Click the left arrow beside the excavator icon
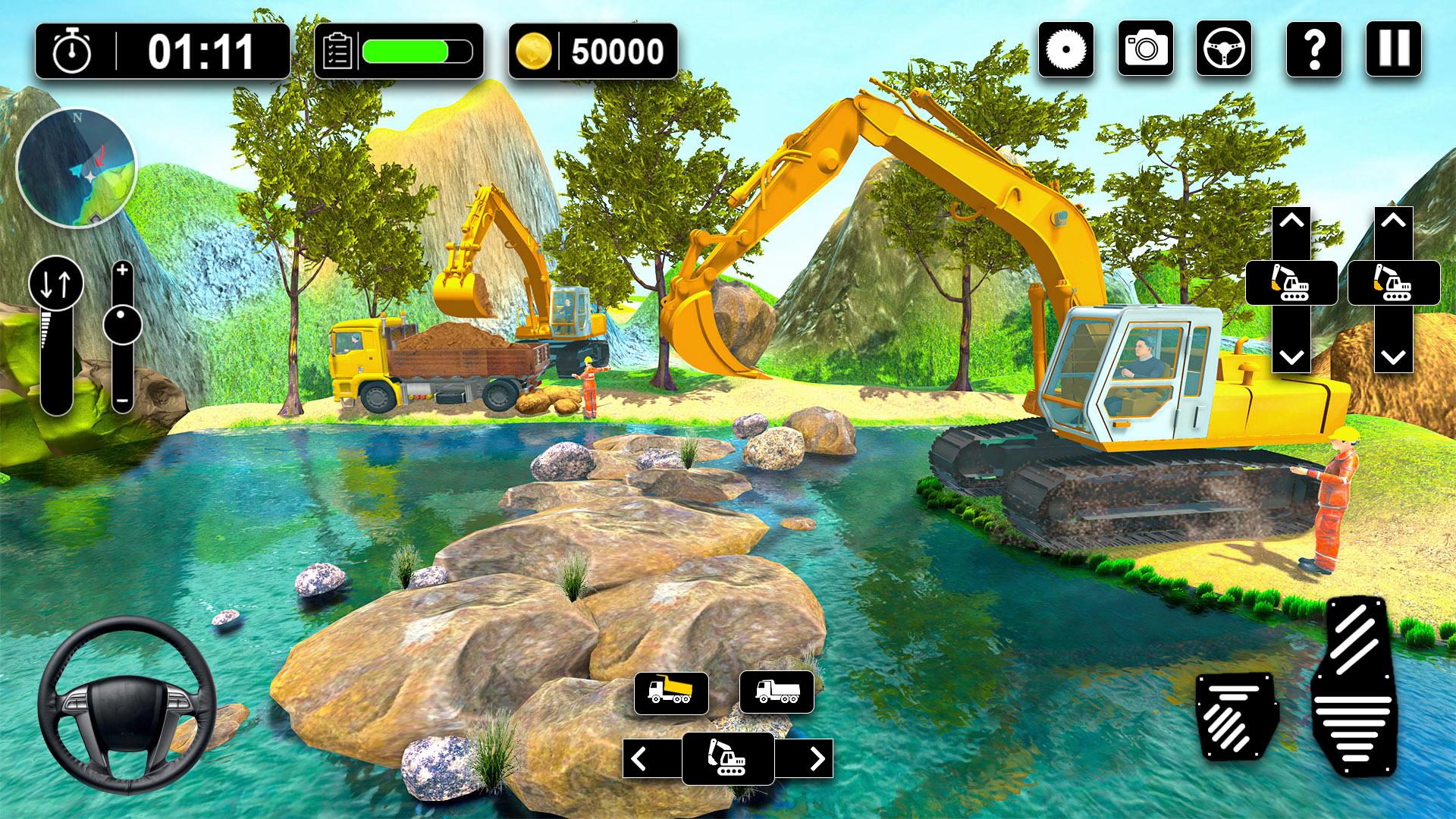 [x=639, y=758]
